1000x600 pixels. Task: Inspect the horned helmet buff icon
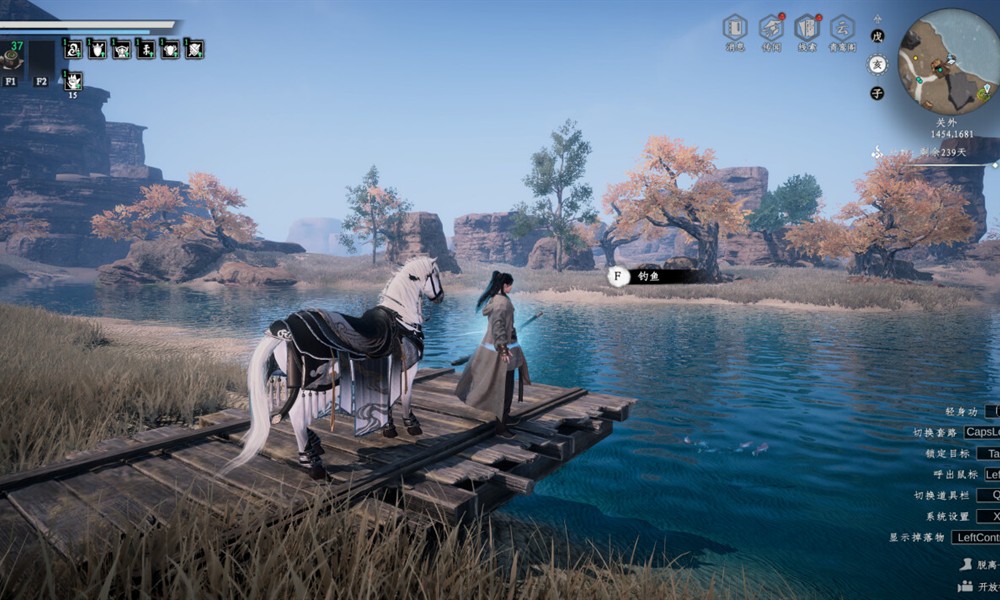click(x=122, y=48)
